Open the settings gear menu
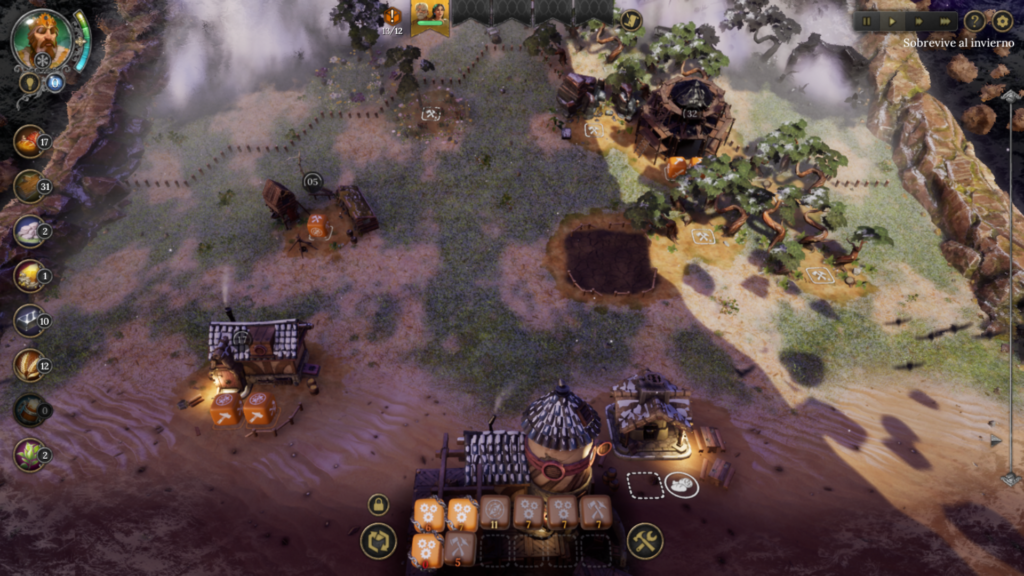The image size is (1024, 576). [x=1002, y=20]
